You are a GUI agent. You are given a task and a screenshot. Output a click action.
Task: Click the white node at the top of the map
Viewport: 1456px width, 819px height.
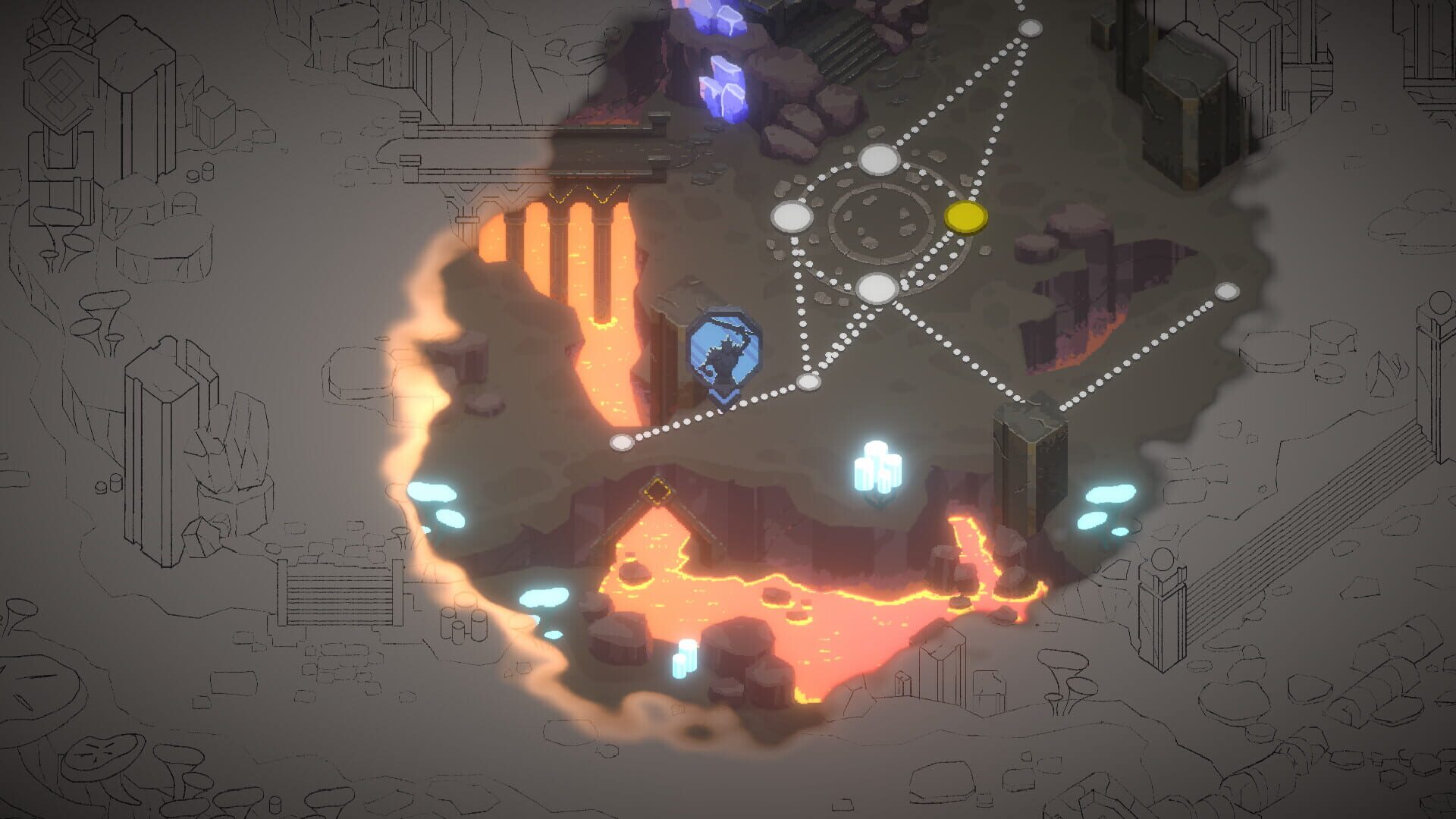point(1031,29)
